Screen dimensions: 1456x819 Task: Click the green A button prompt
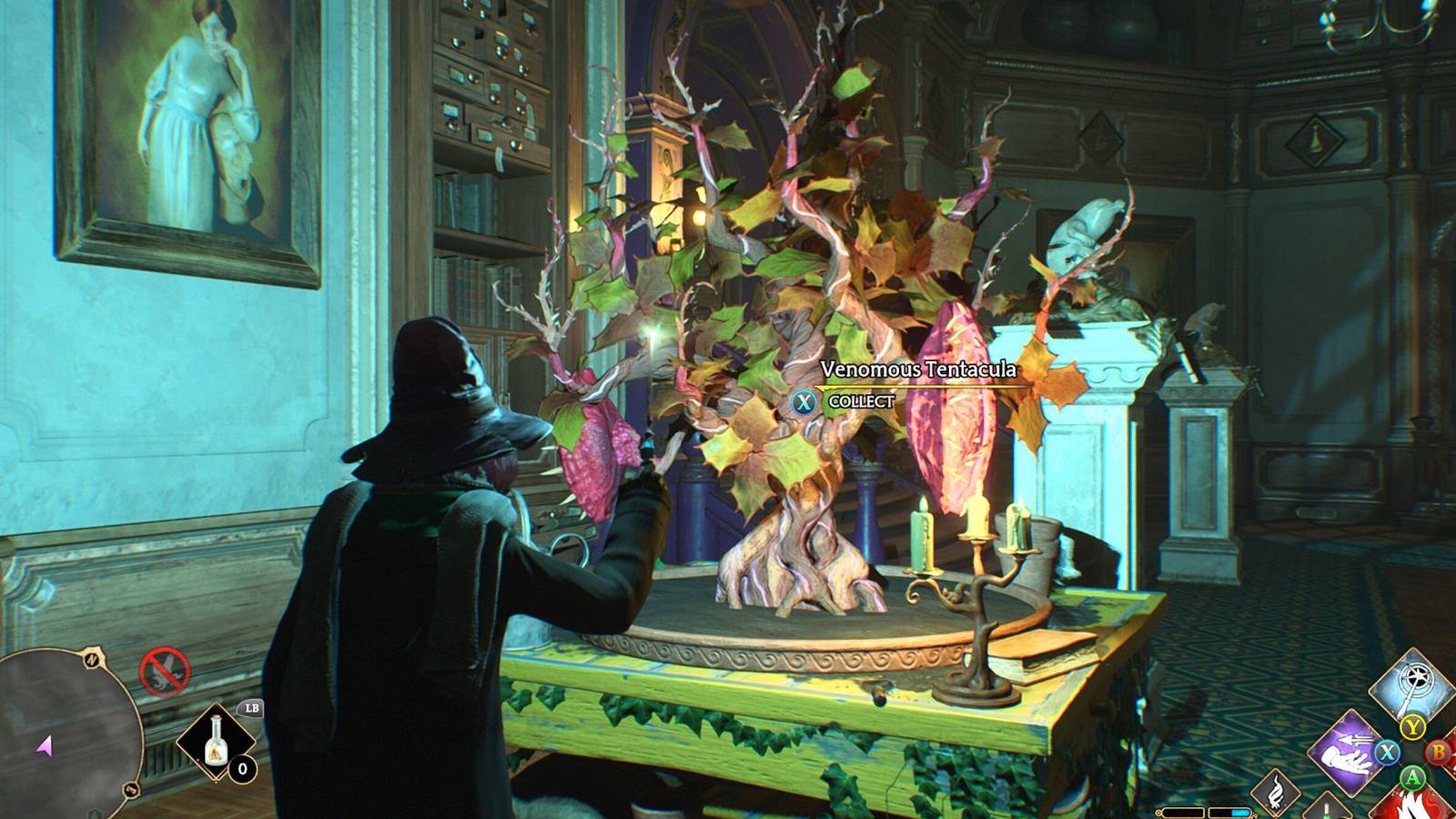click(x=1412, y=779)
